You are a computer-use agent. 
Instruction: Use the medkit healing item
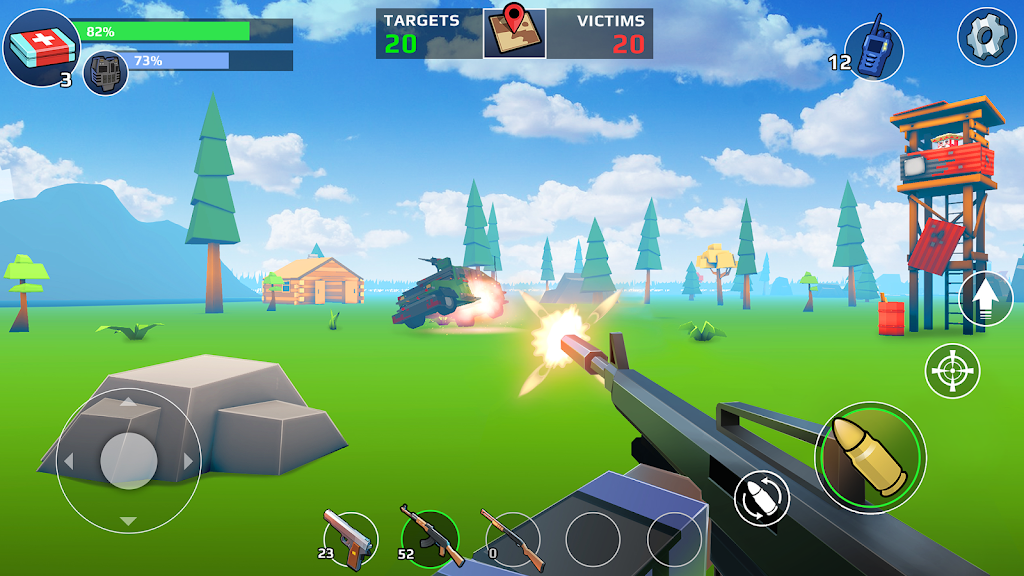tap(41, 46)
